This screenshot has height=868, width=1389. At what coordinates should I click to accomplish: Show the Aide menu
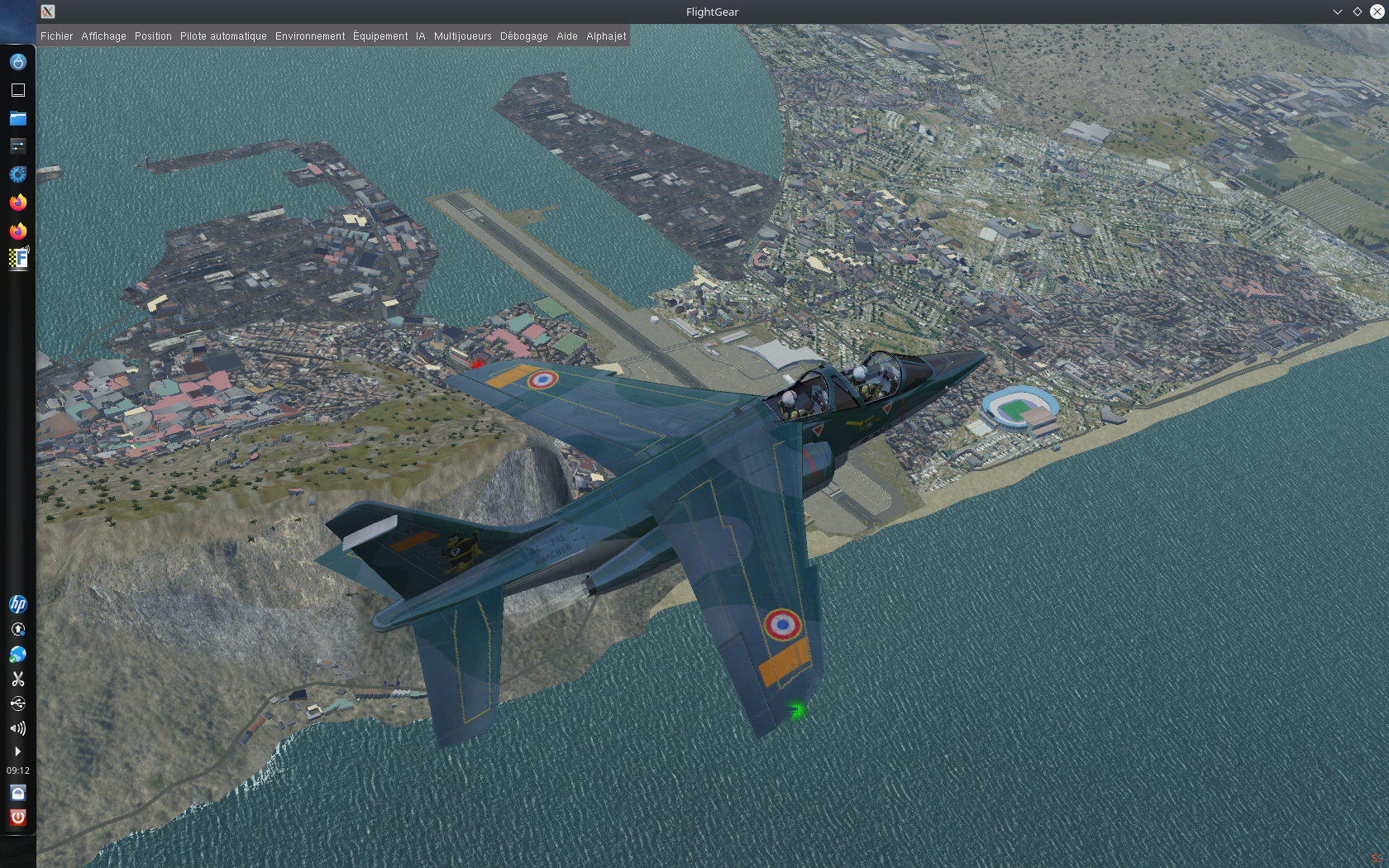click(566, 36)
